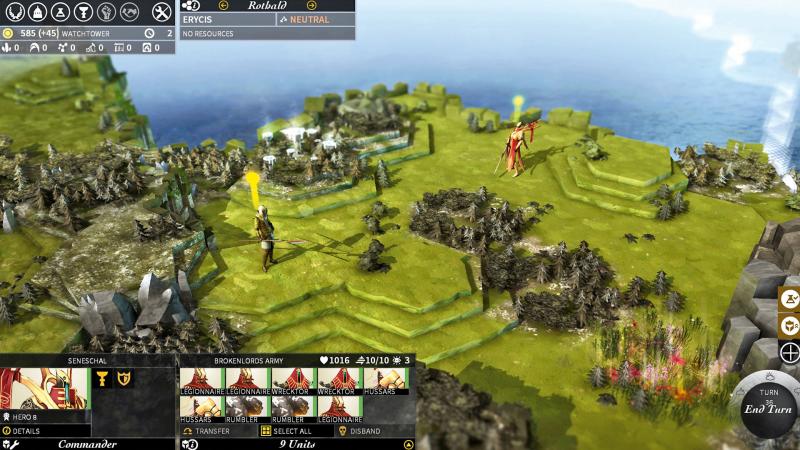The width and height of the screenshot is (800, 450).
Task: Click the circular crosshair plus button
Action: click(789, 352)
